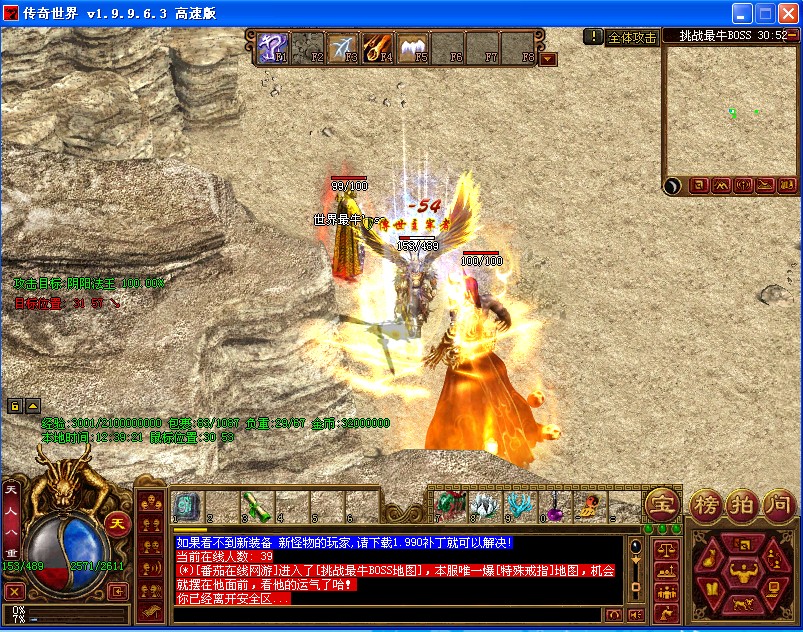This screenshot has width=803, height=632.
Task: Cast the F4 fireball skill
Action: pyautogui.click(x=377, y=47)
